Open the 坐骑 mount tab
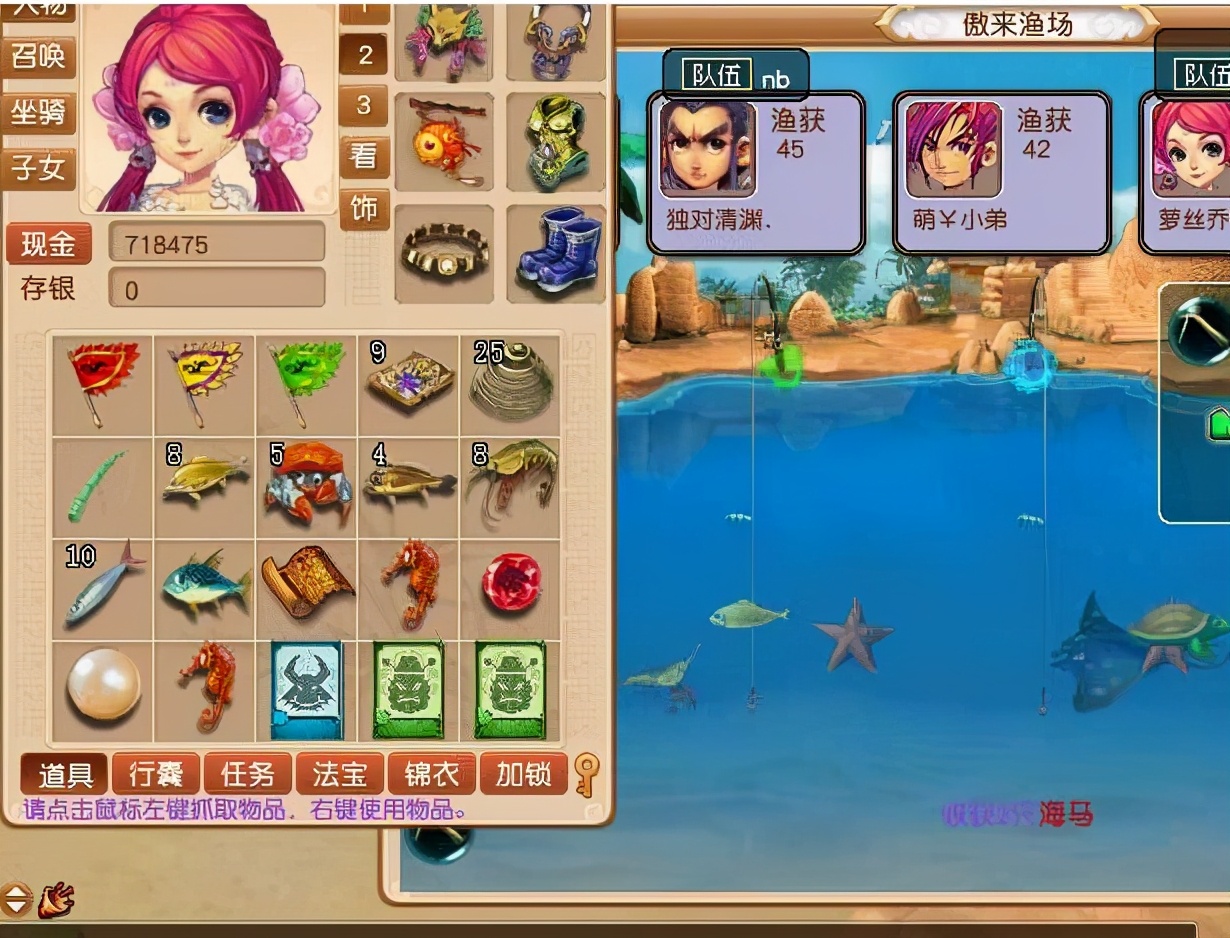 [x=38, y=112]
